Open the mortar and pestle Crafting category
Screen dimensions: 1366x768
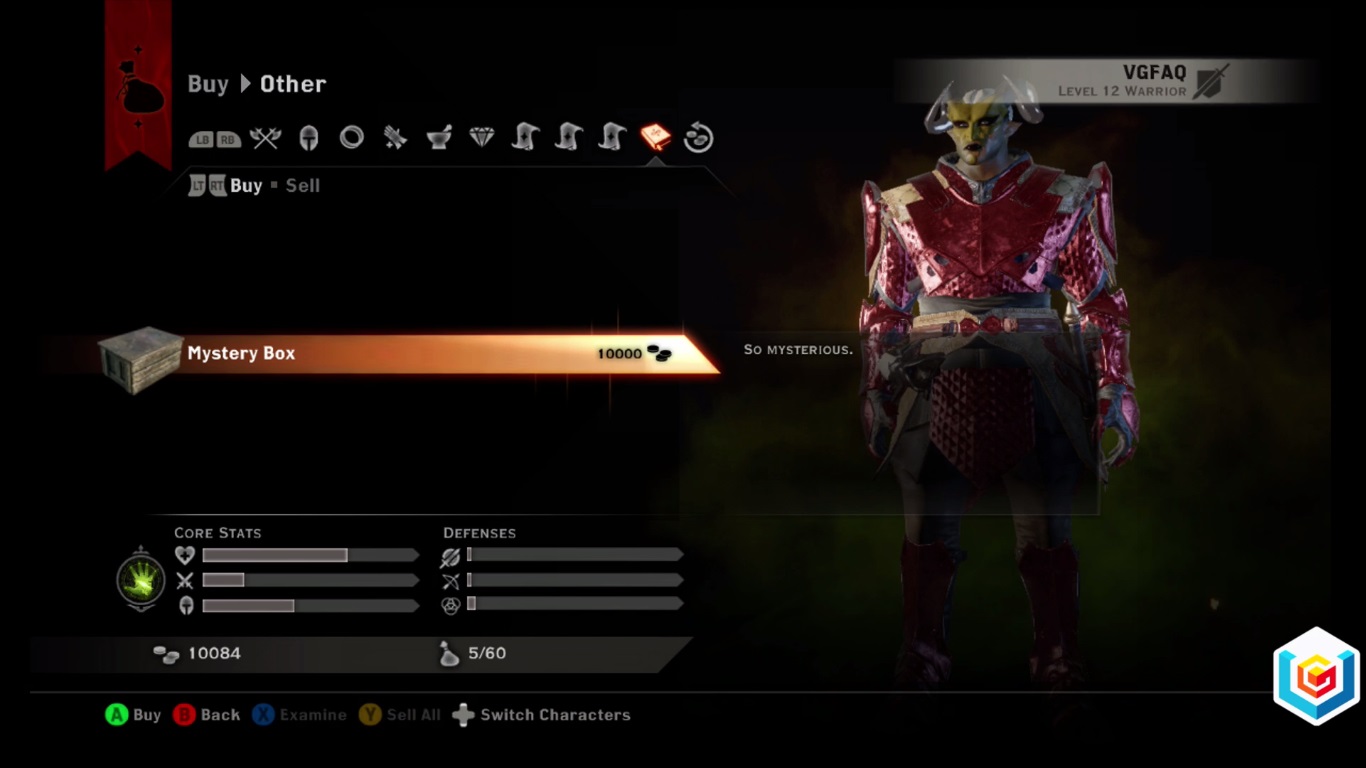[437, 137]
